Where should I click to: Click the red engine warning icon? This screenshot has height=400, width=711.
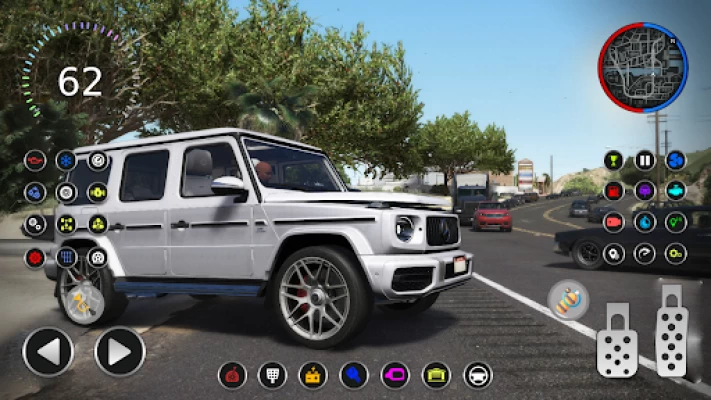tap(35, 160)
